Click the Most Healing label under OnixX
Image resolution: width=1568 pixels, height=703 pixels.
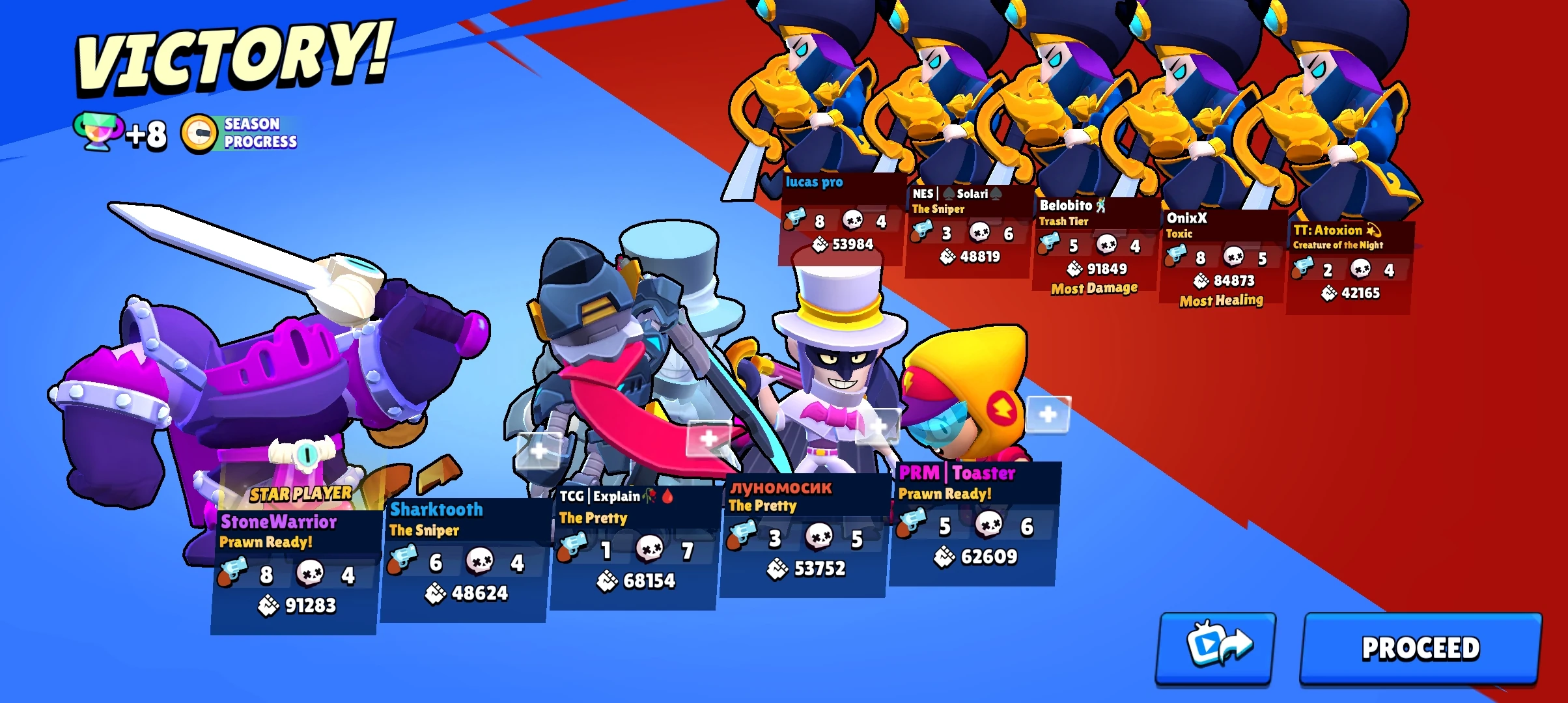click(x=1220, y=300)
